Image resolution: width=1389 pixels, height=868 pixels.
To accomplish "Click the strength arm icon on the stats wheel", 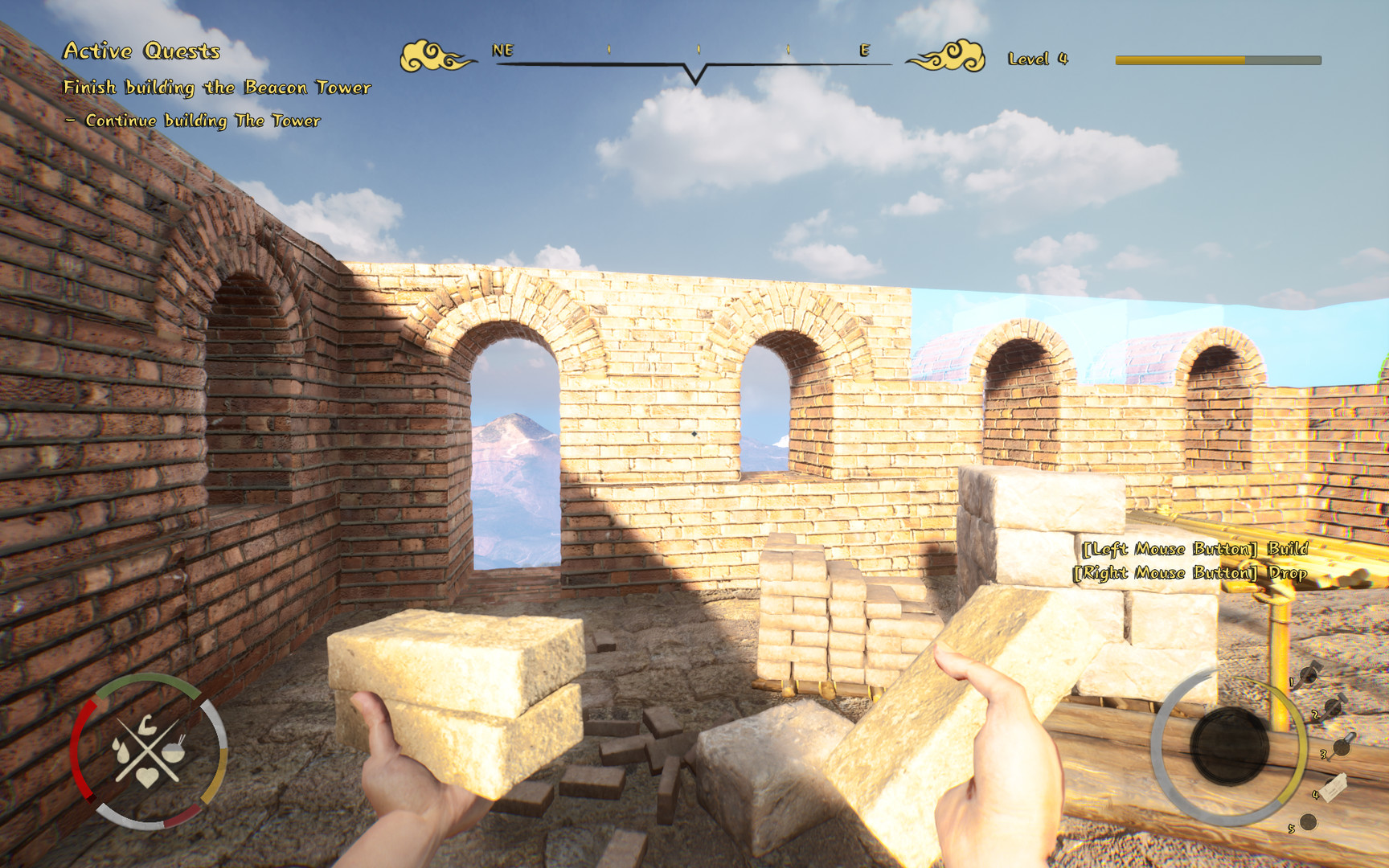I will (x=147, y=725).
